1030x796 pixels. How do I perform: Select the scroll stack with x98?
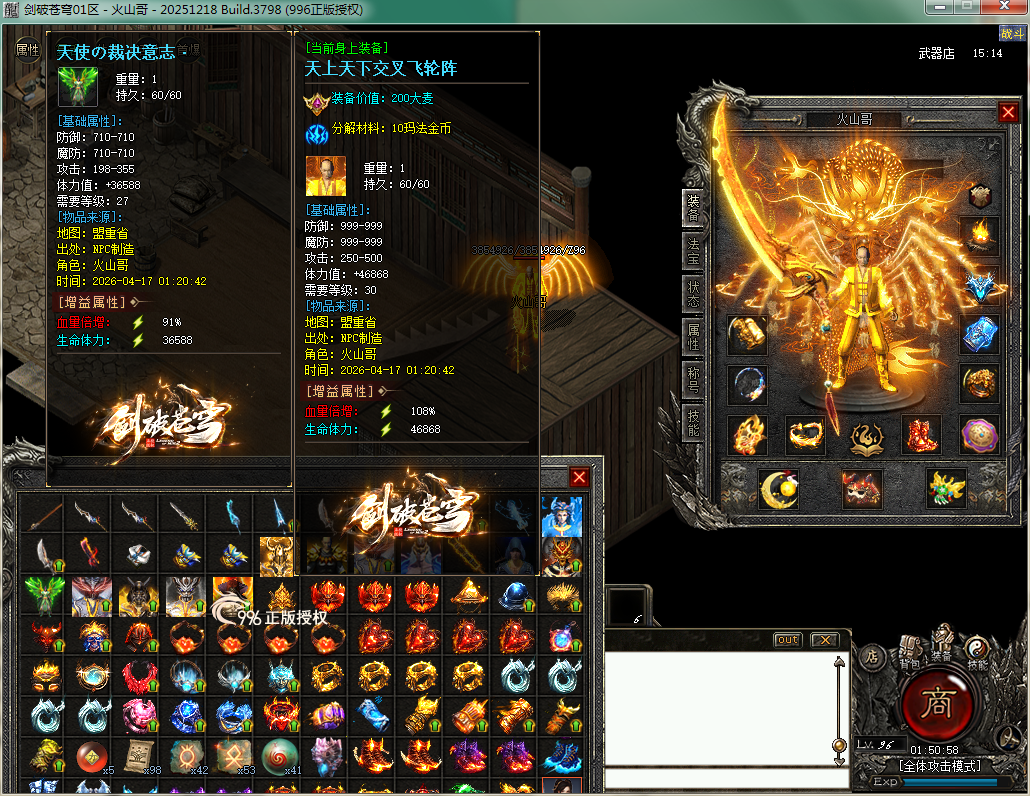click(x=138, y=757)
